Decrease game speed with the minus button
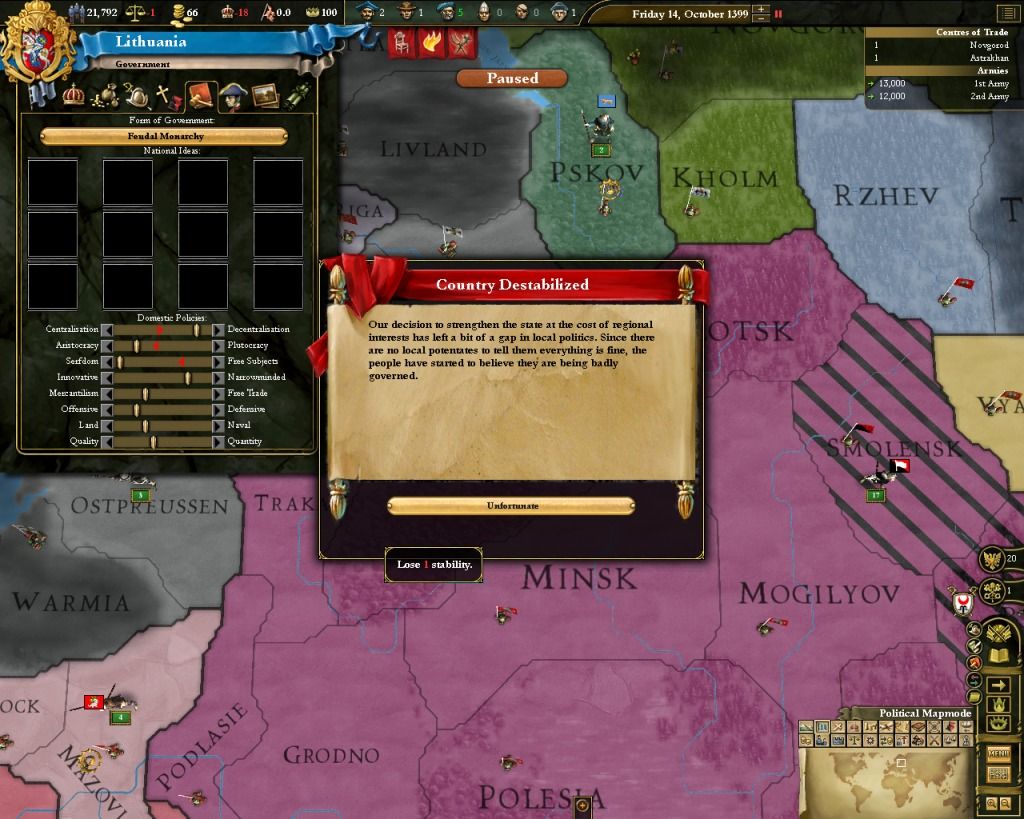The width and height of the screenshot is (1024, 819). click(764, 19)
